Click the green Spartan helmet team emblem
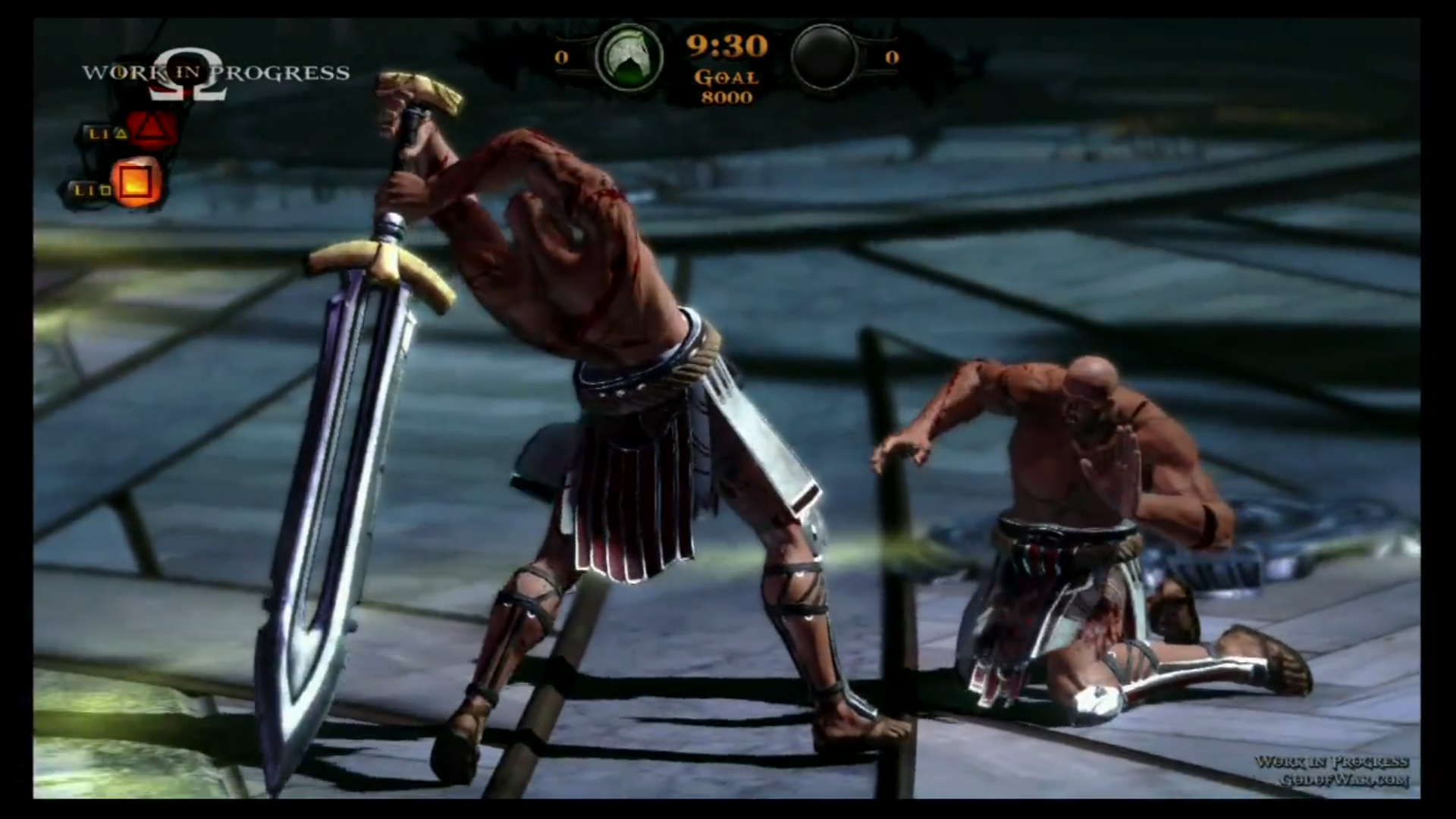 629,58
